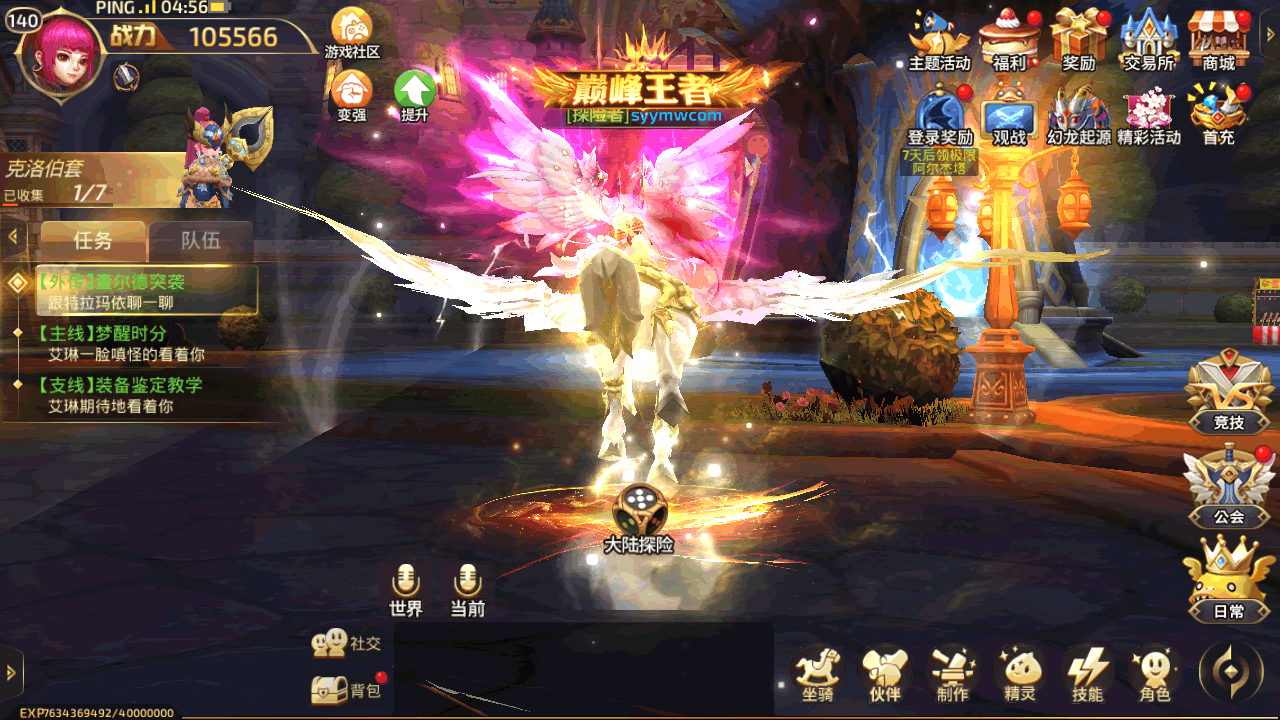Tap the 变强 power-up icon

point(351,93)
